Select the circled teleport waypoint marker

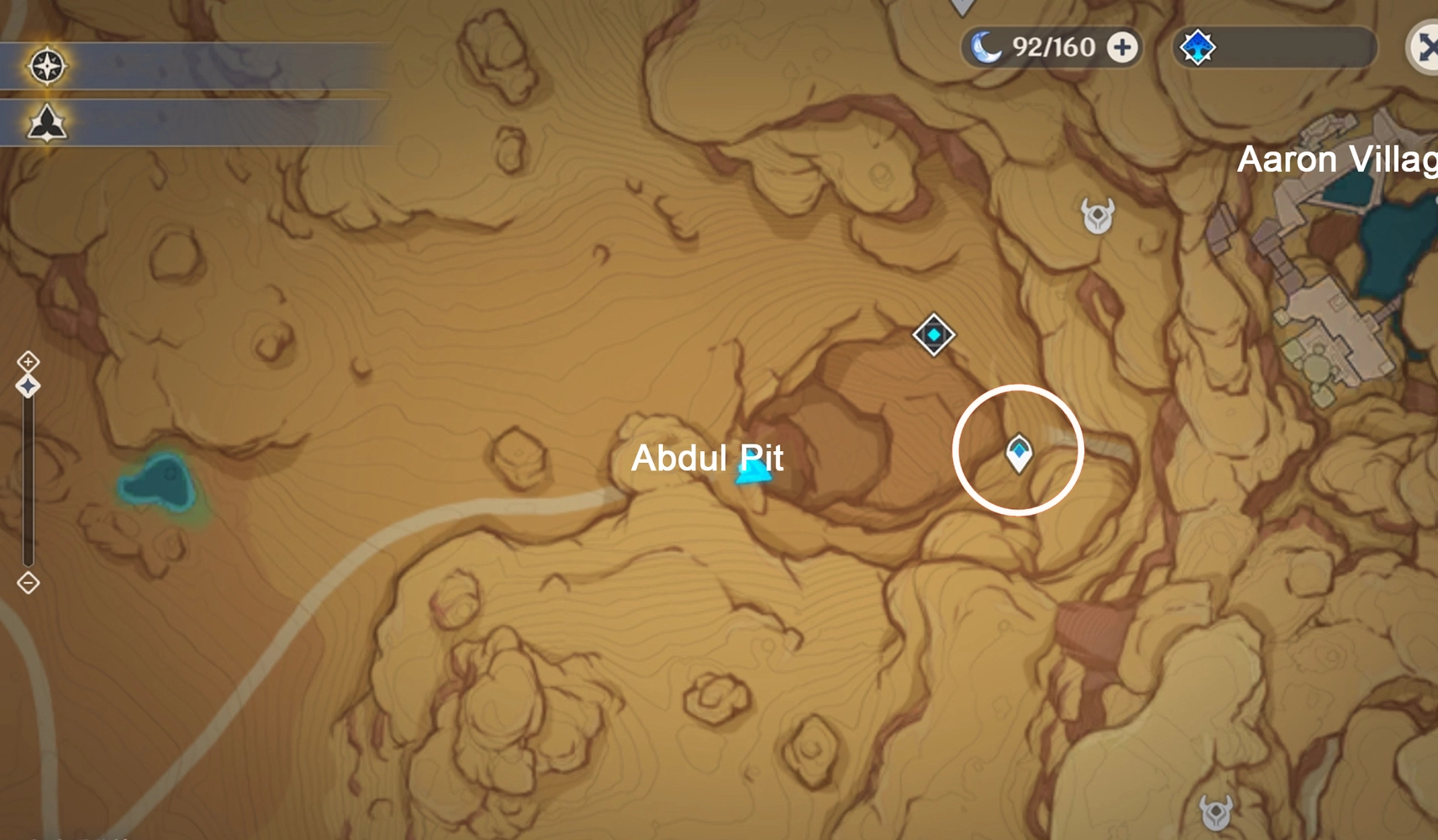(x=1019, y=450)
